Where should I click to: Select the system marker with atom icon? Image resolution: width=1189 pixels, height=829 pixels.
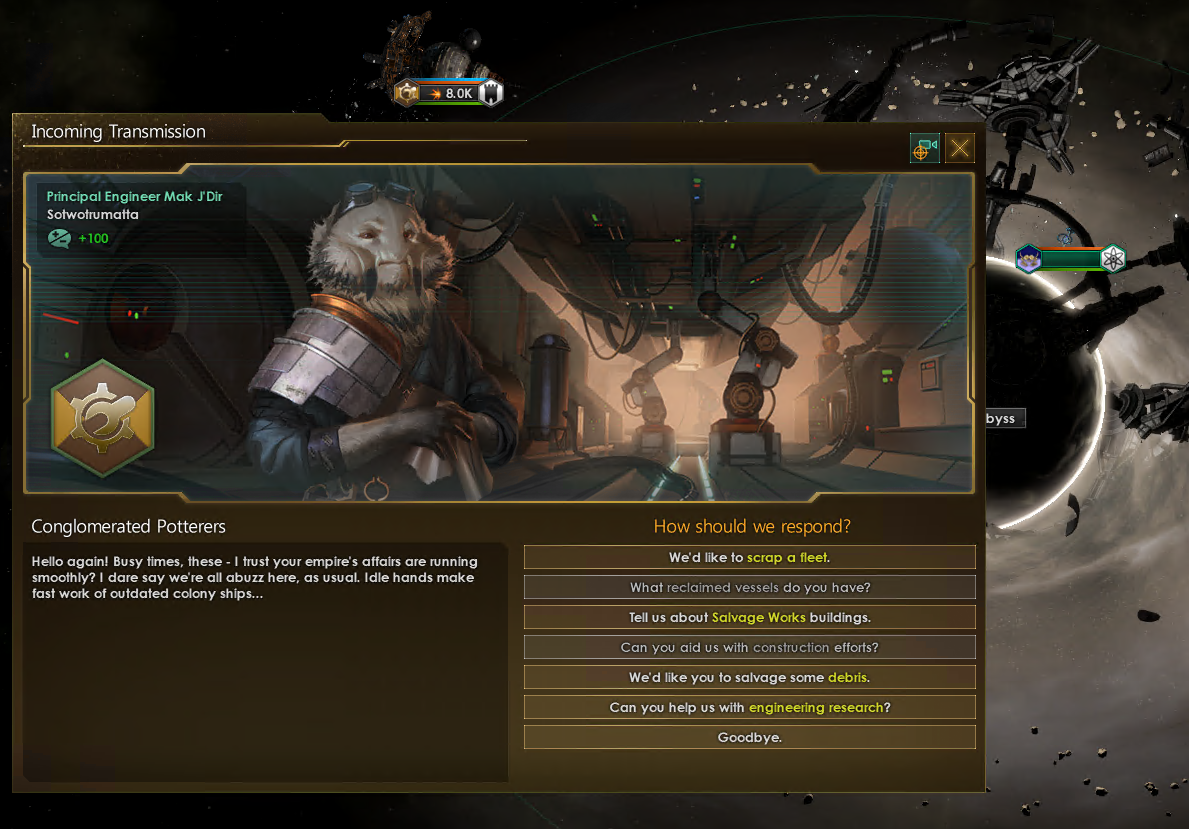1113,259
